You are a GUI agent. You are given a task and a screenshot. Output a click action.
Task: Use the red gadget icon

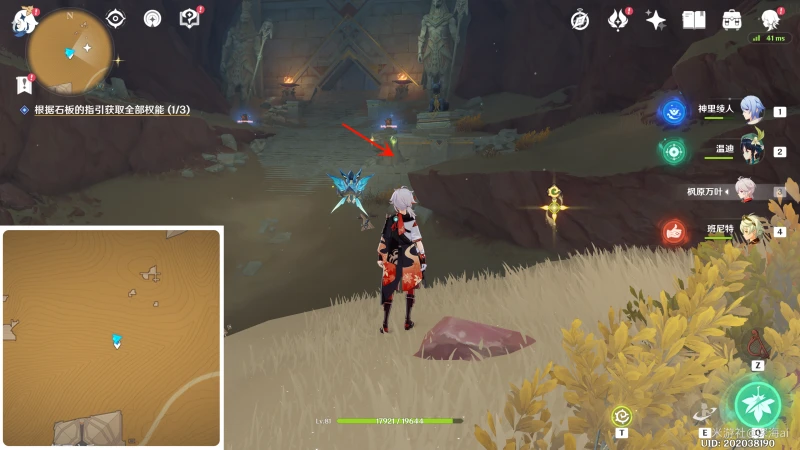pos(758,343)
